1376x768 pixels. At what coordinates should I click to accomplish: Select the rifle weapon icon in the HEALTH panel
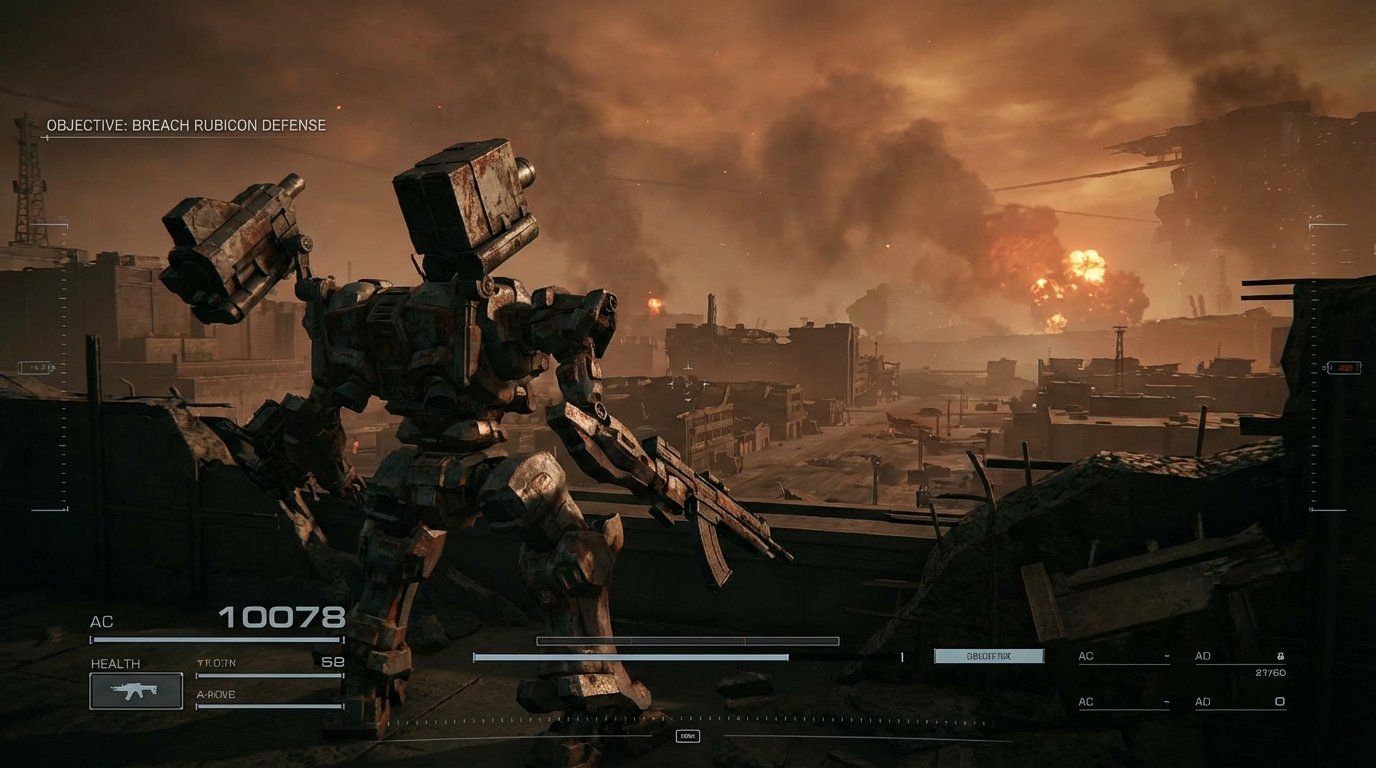134,689
